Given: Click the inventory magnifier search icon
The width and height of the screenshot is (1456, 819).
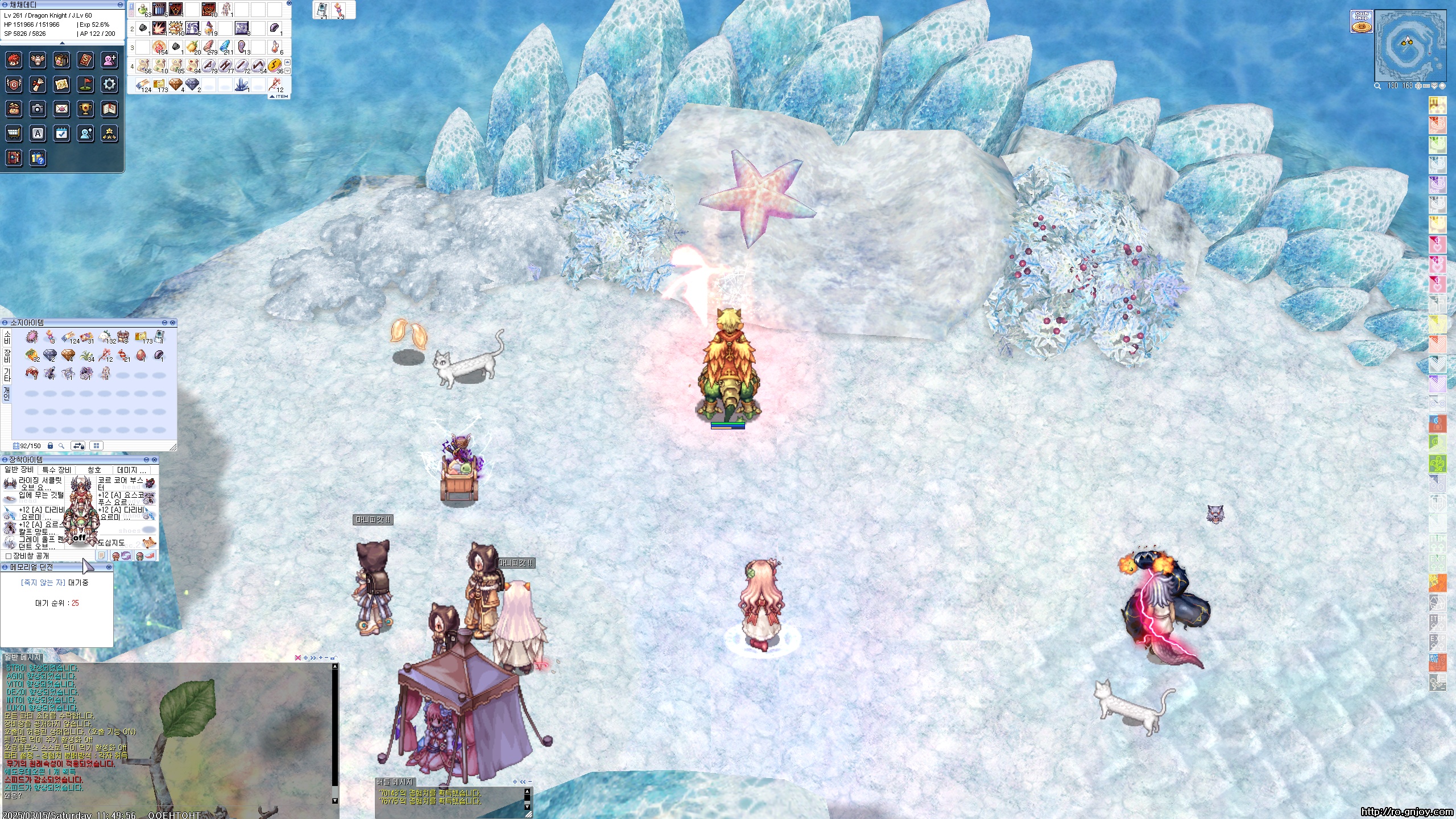Looking at the screenshot, I should point(61,446).
